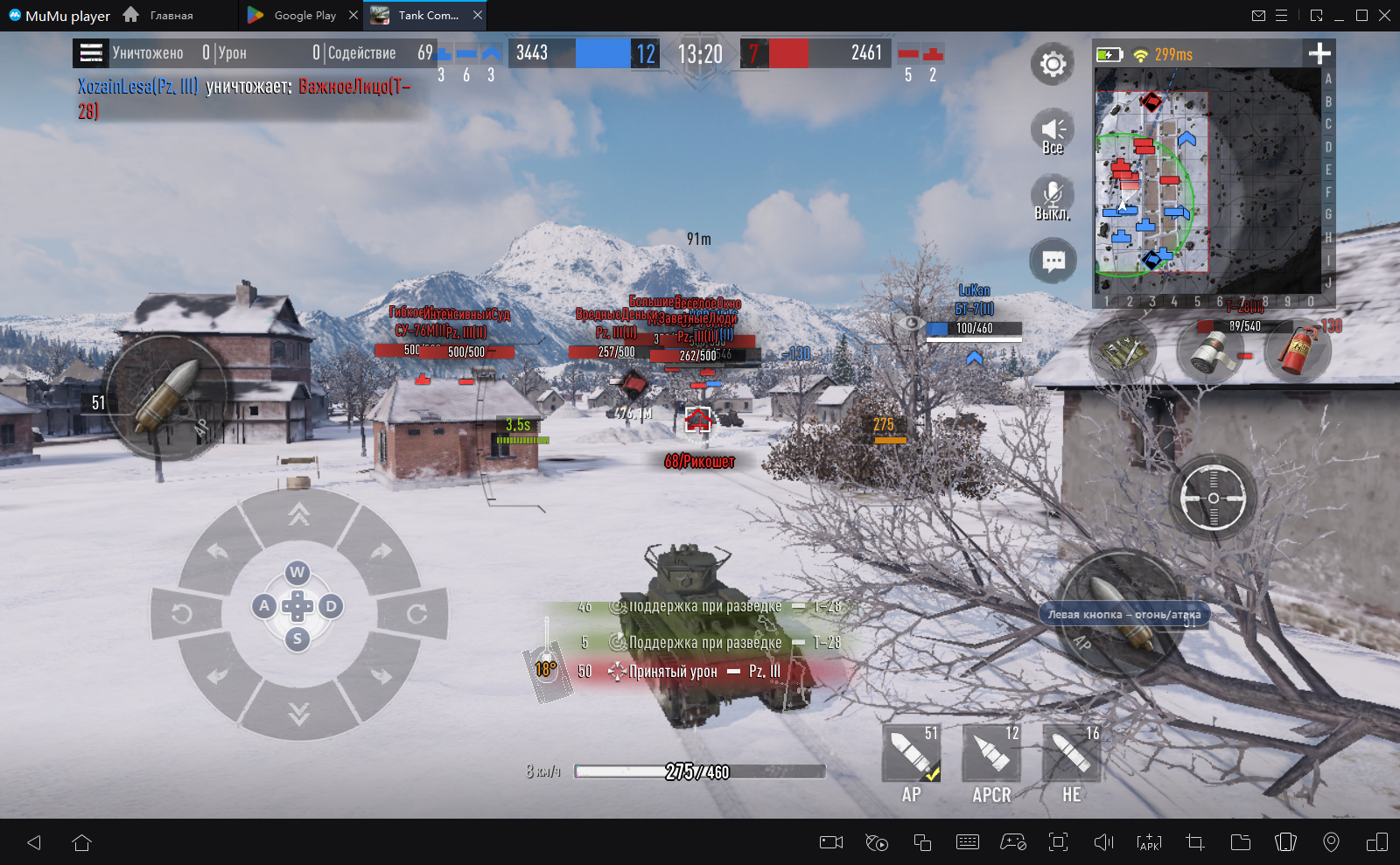Choose the HE shell slot

1072,754
